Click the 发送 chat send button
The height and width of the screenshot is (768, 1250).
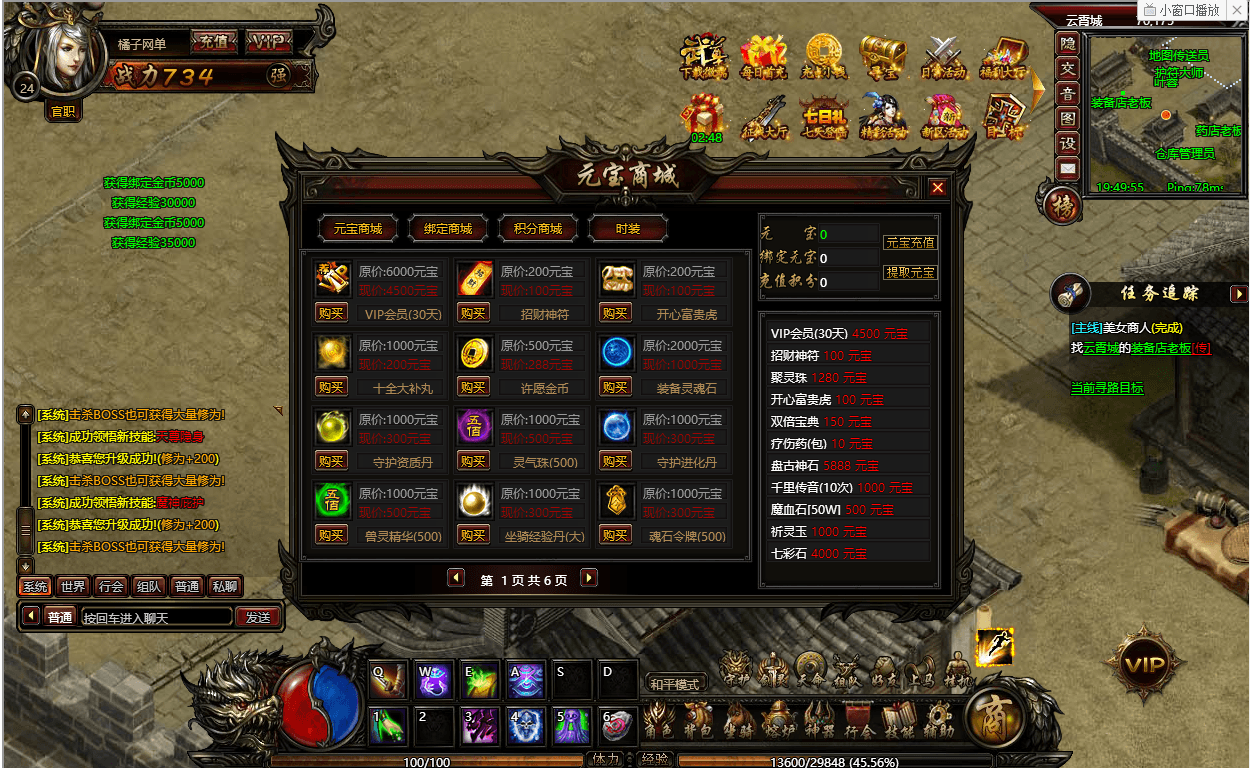click(258, 617)
